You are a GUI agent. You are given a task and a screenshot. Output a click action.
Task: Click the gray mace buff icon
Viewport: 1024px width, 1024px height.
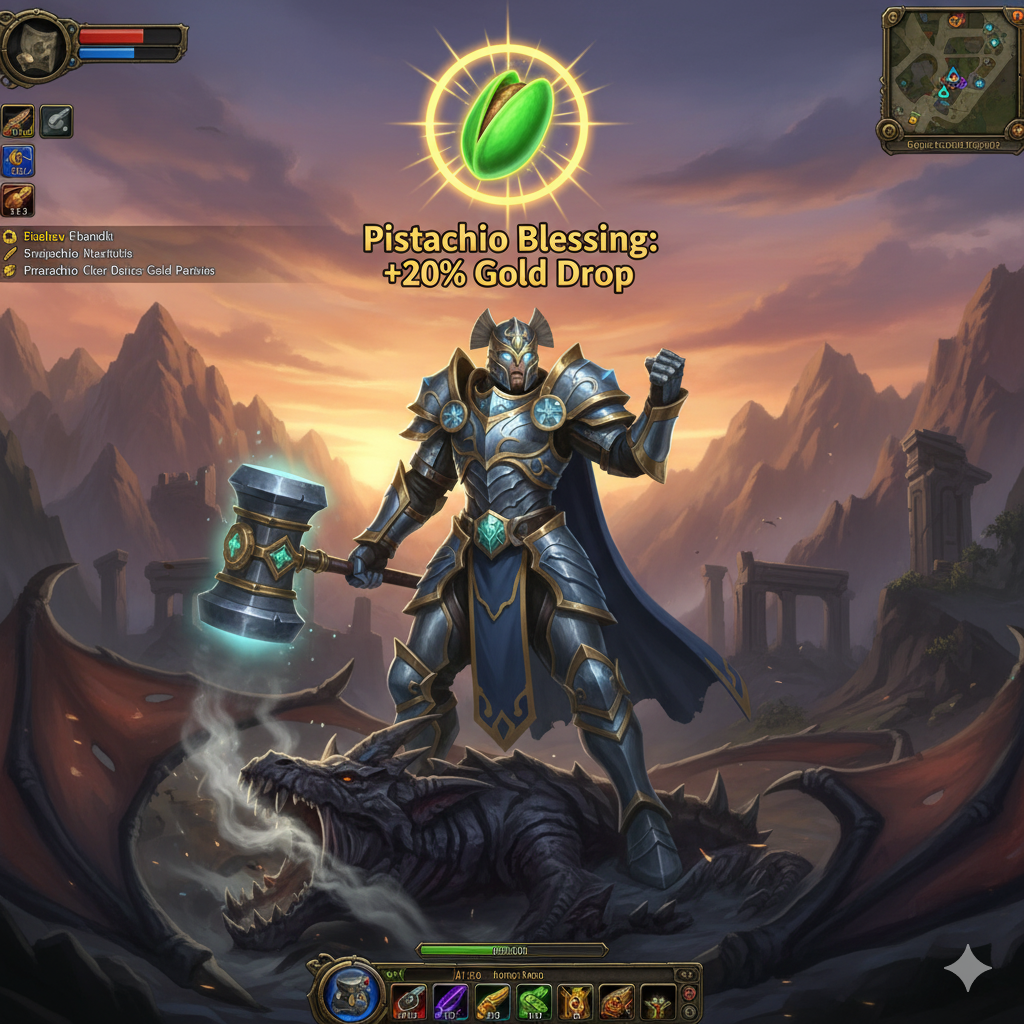click(56, 121)
